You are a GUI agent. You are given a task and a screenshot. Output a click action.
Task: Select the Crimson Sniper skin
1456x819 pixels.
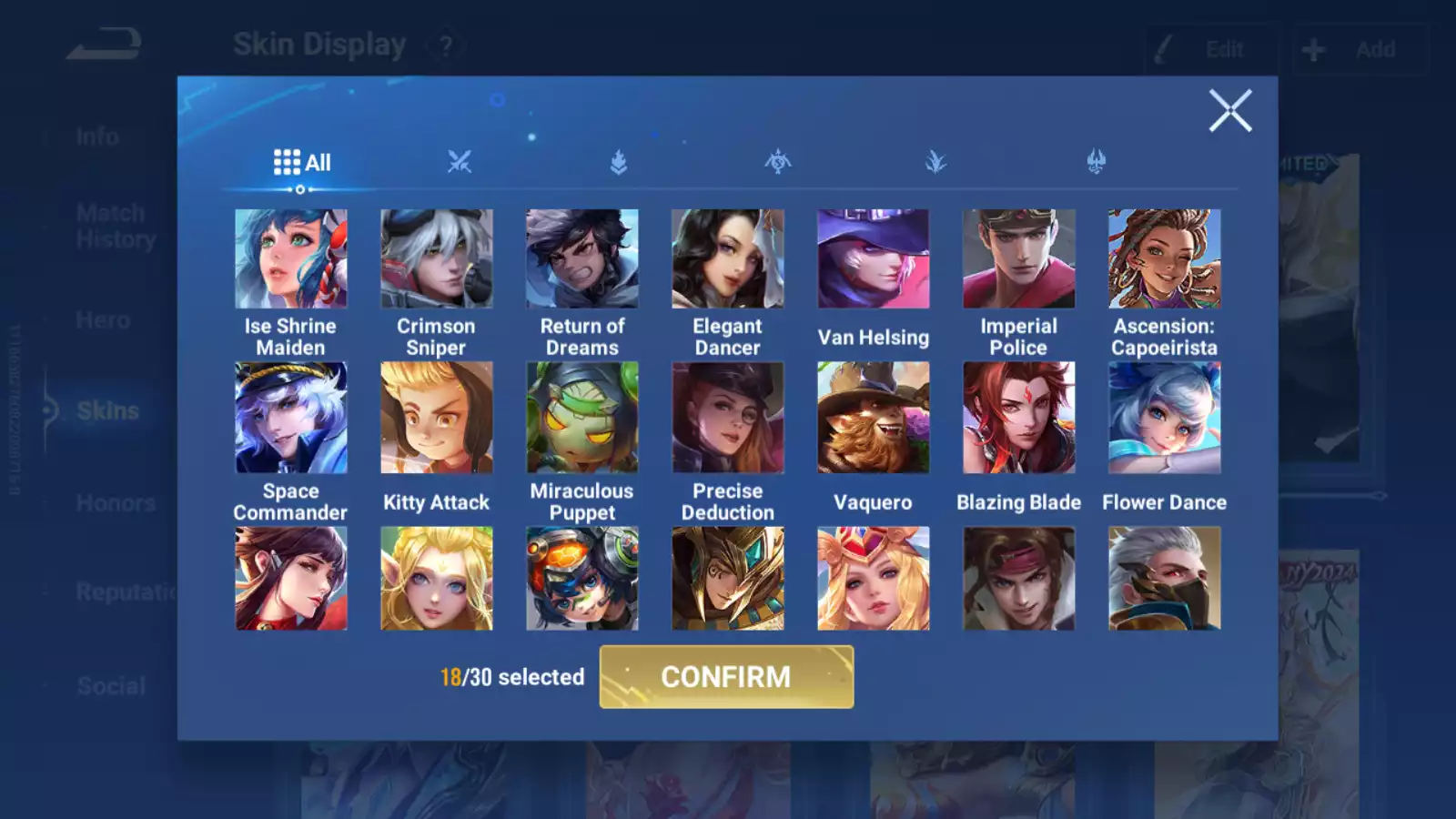coord(437,259)
